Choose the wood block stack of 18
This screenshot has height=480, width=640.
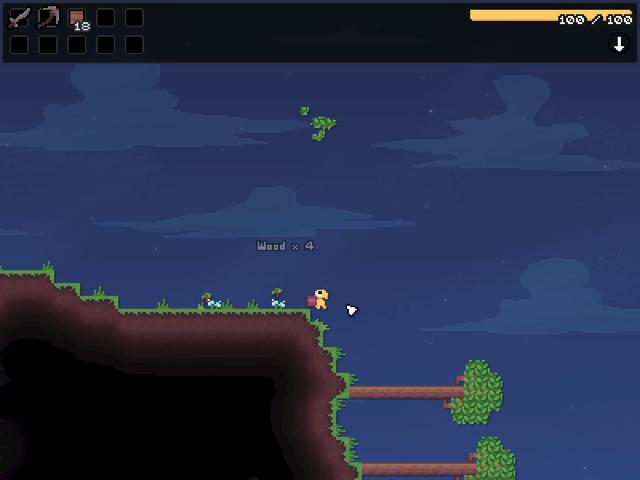coord(77,19)
